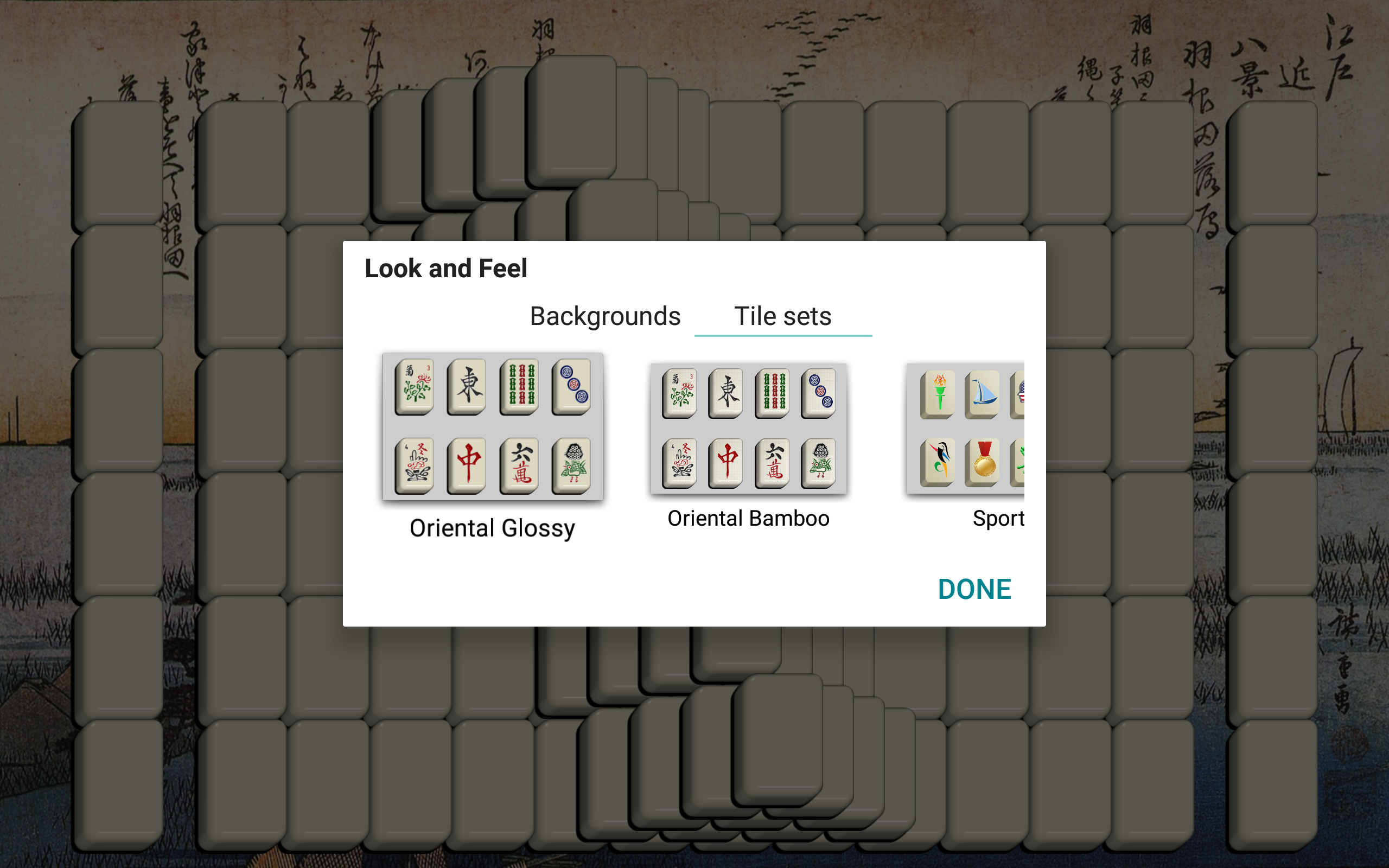Click the Oriental Glossy label
Image resolution: width=1389 pixels, height=868 pixels.
click(492, 527)
